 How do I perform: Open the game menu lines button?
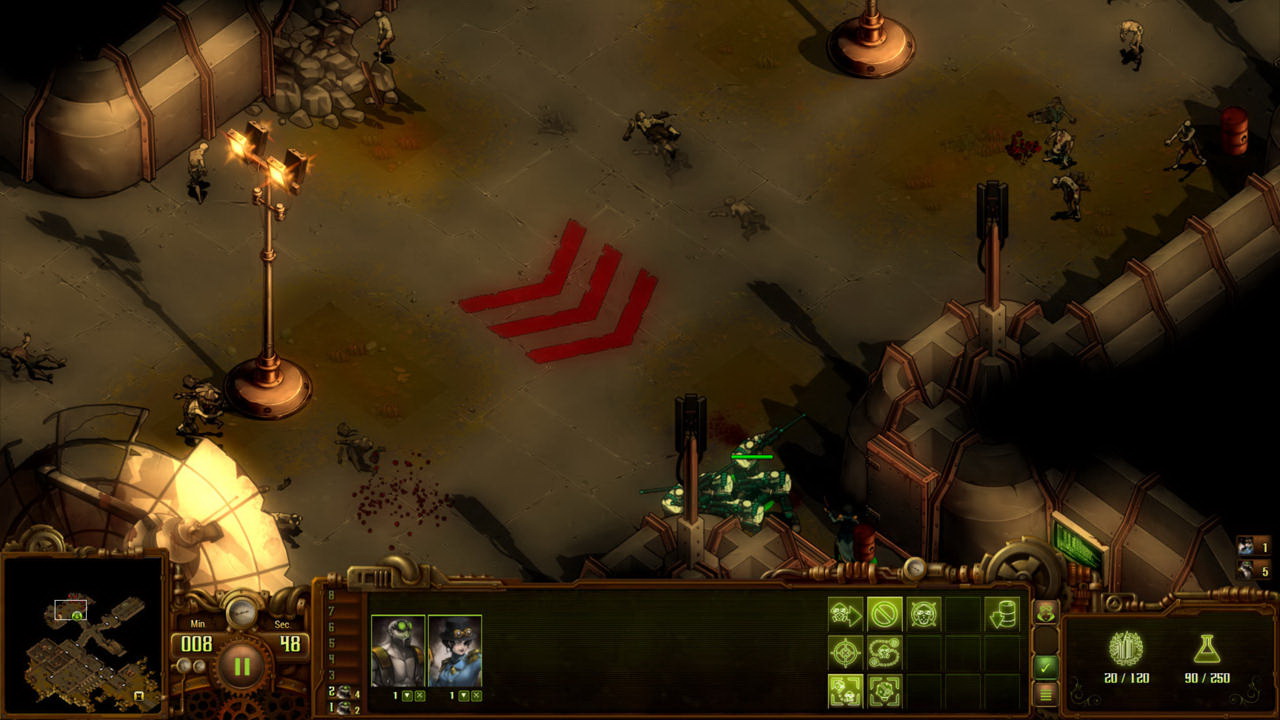(x=1046, y=692)
